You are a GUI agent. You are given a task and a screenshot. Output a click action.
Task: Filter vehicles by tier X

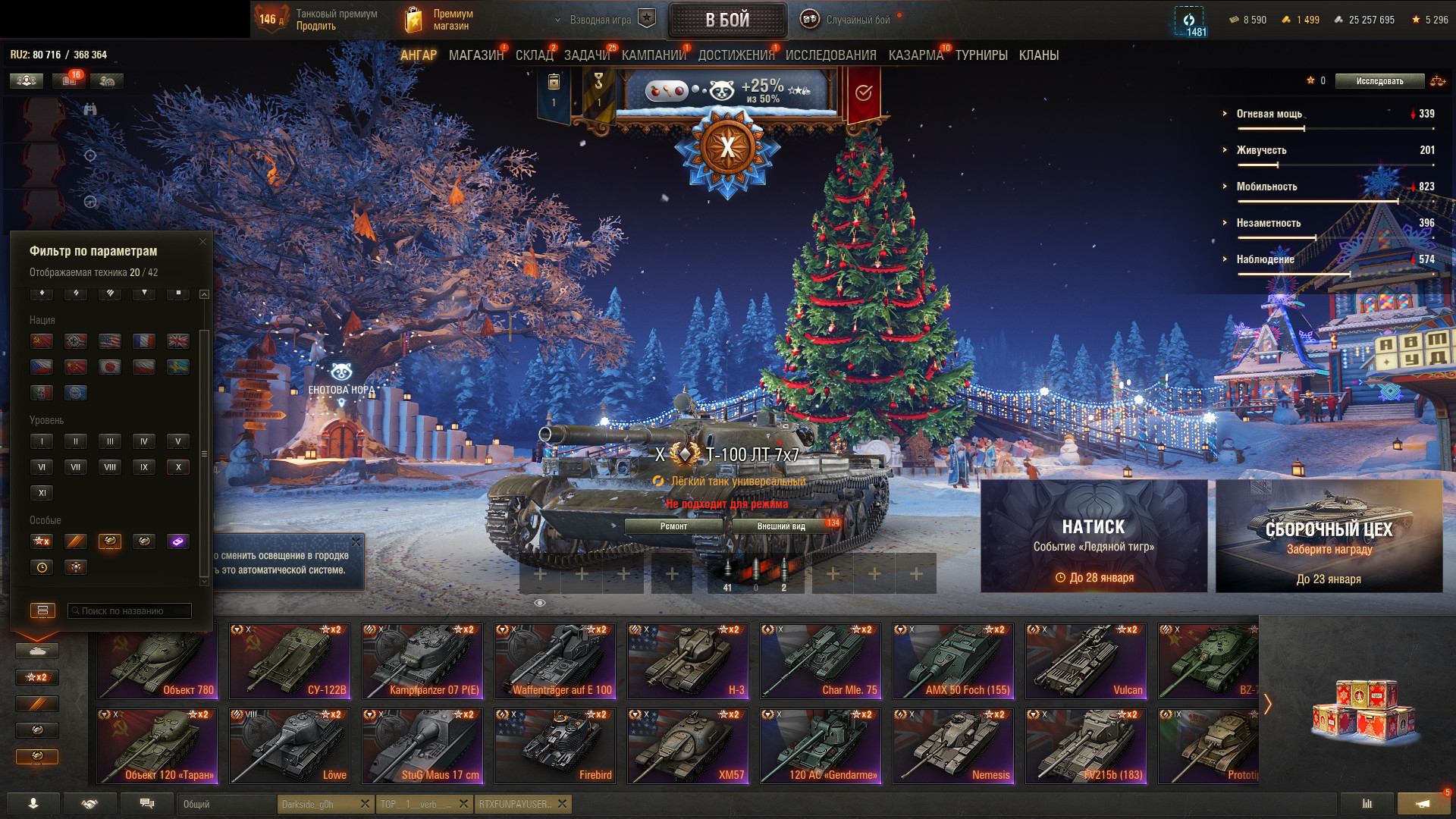[x=178, y=467]
